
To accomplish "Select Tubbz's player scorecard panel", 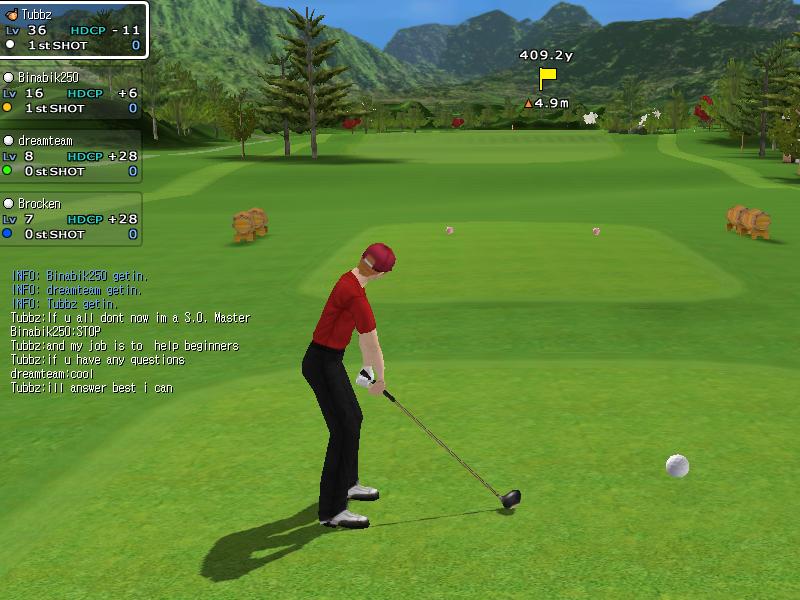I will (73, 30).
